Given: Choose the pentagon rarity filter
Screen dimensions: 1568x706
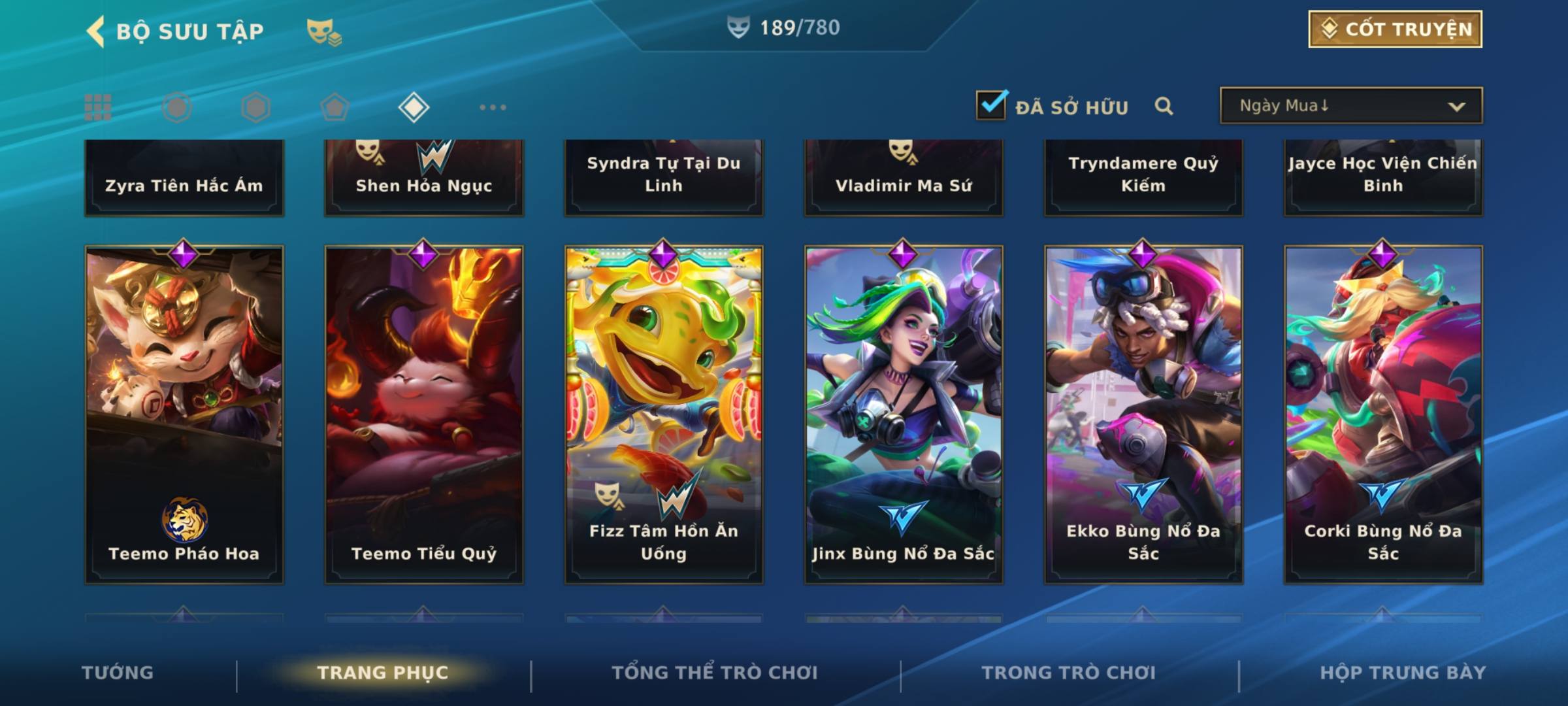Looking at the screenshot, I should pos(335,107).
